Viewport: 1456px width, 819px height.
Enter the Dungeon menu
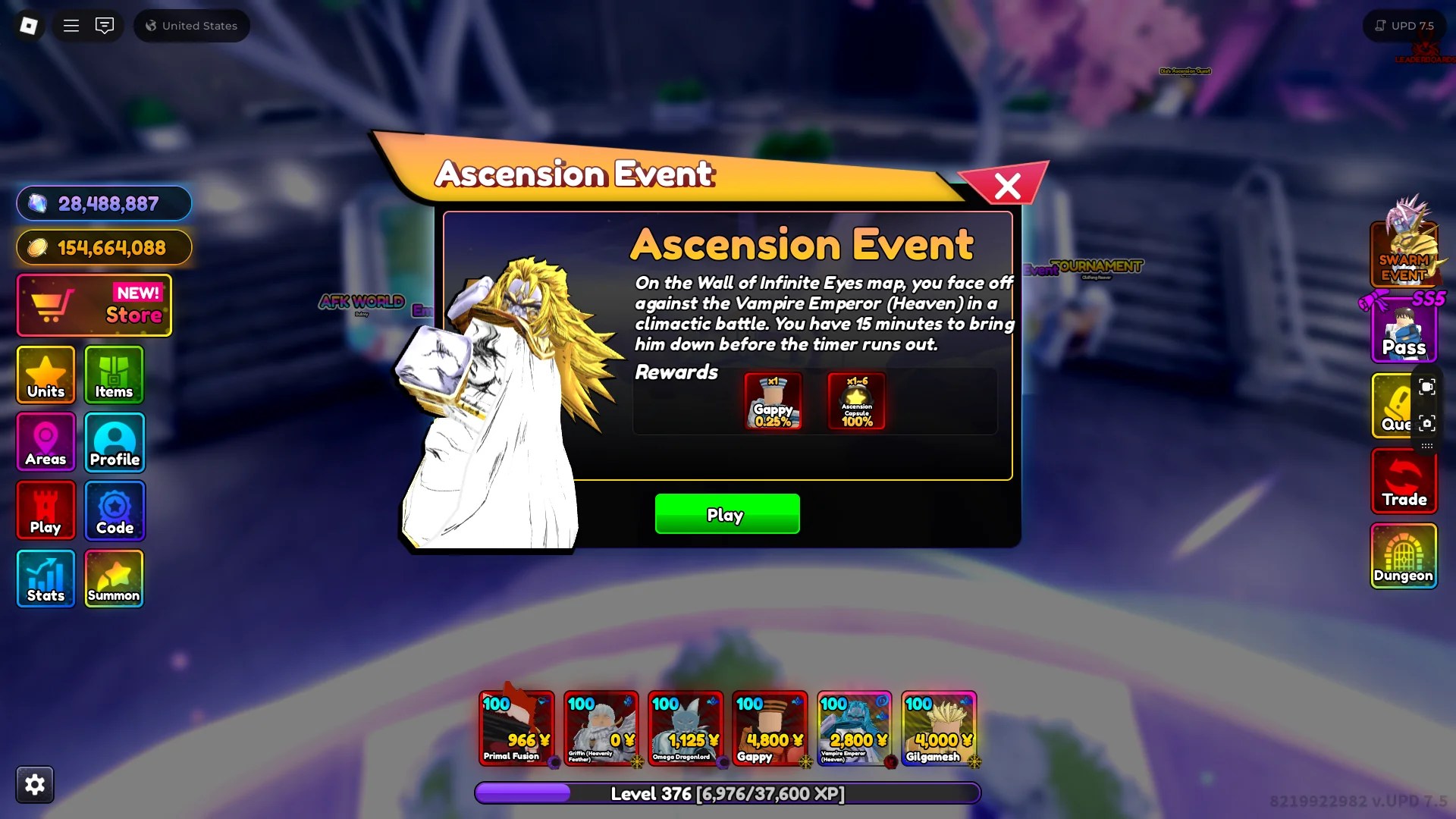pos(1404,557)
